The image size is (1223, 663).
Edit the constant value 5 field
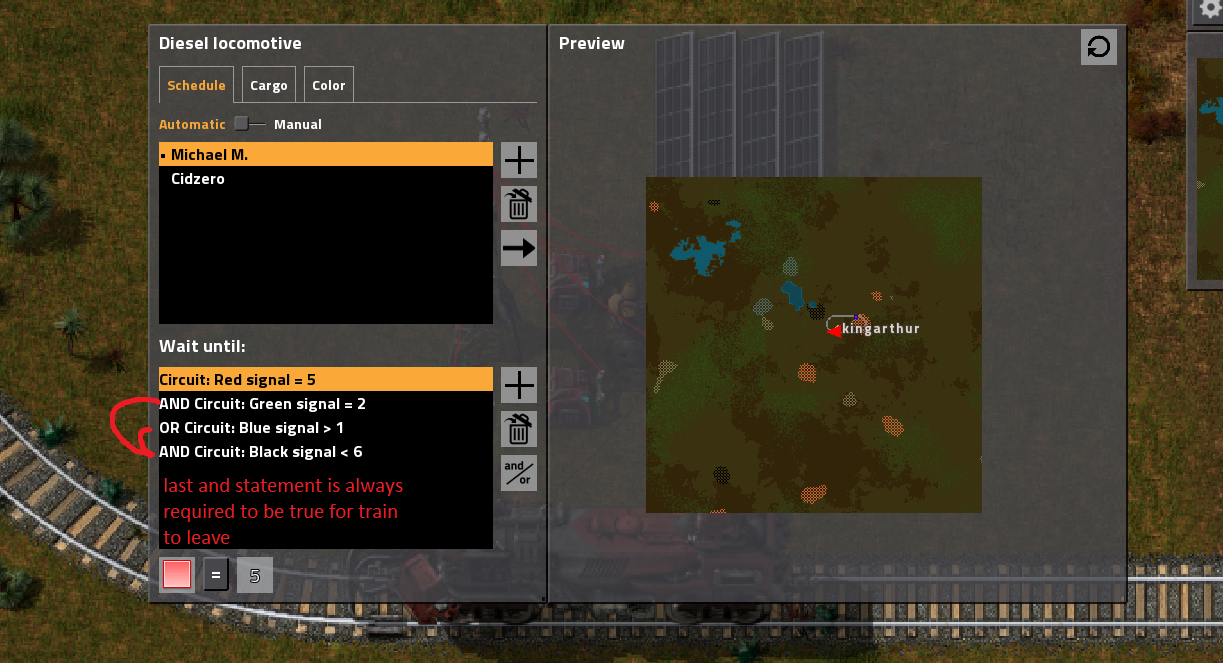[x=255, y=575]
